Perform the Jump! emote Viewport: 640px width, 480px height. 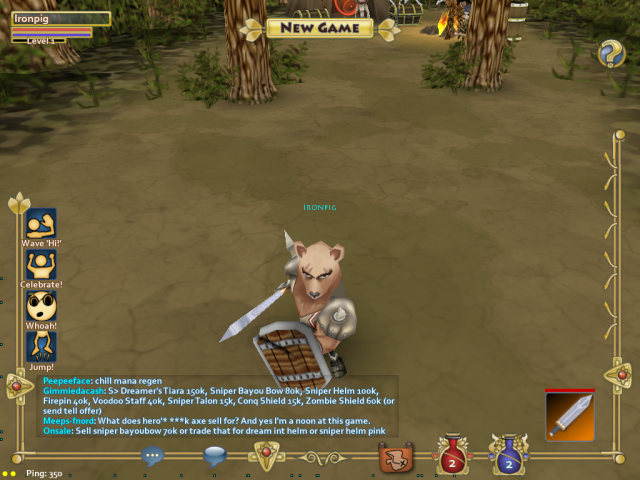[41, 346]
